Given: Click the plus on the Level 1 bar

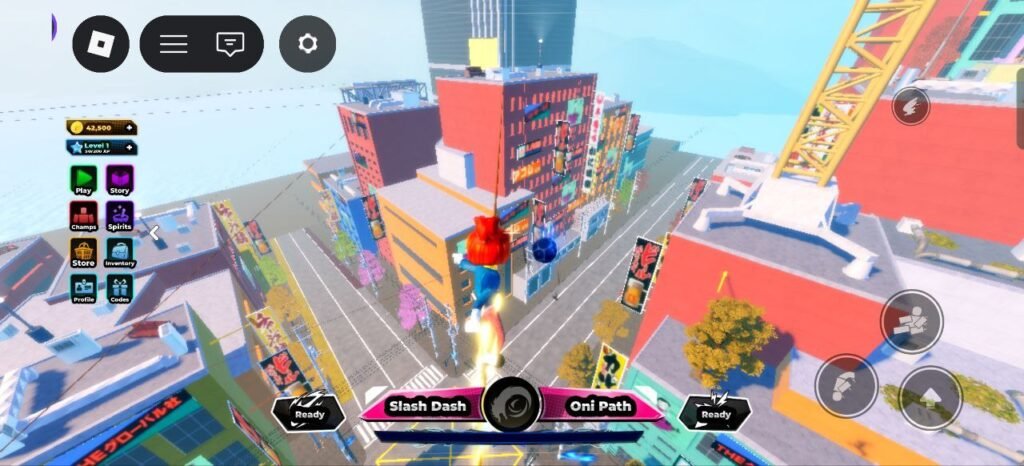Looking at the screenshot, I should pos(129,148).
